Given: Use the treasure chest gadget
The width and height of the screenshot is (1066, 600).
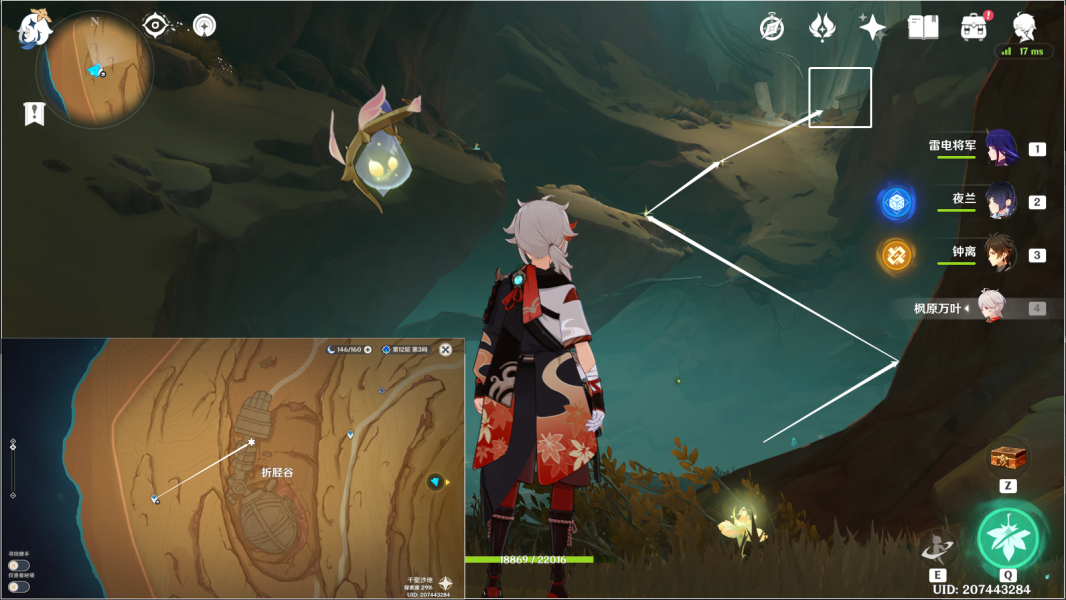Looking at the screenshot, I should [x=1008, y=458].
